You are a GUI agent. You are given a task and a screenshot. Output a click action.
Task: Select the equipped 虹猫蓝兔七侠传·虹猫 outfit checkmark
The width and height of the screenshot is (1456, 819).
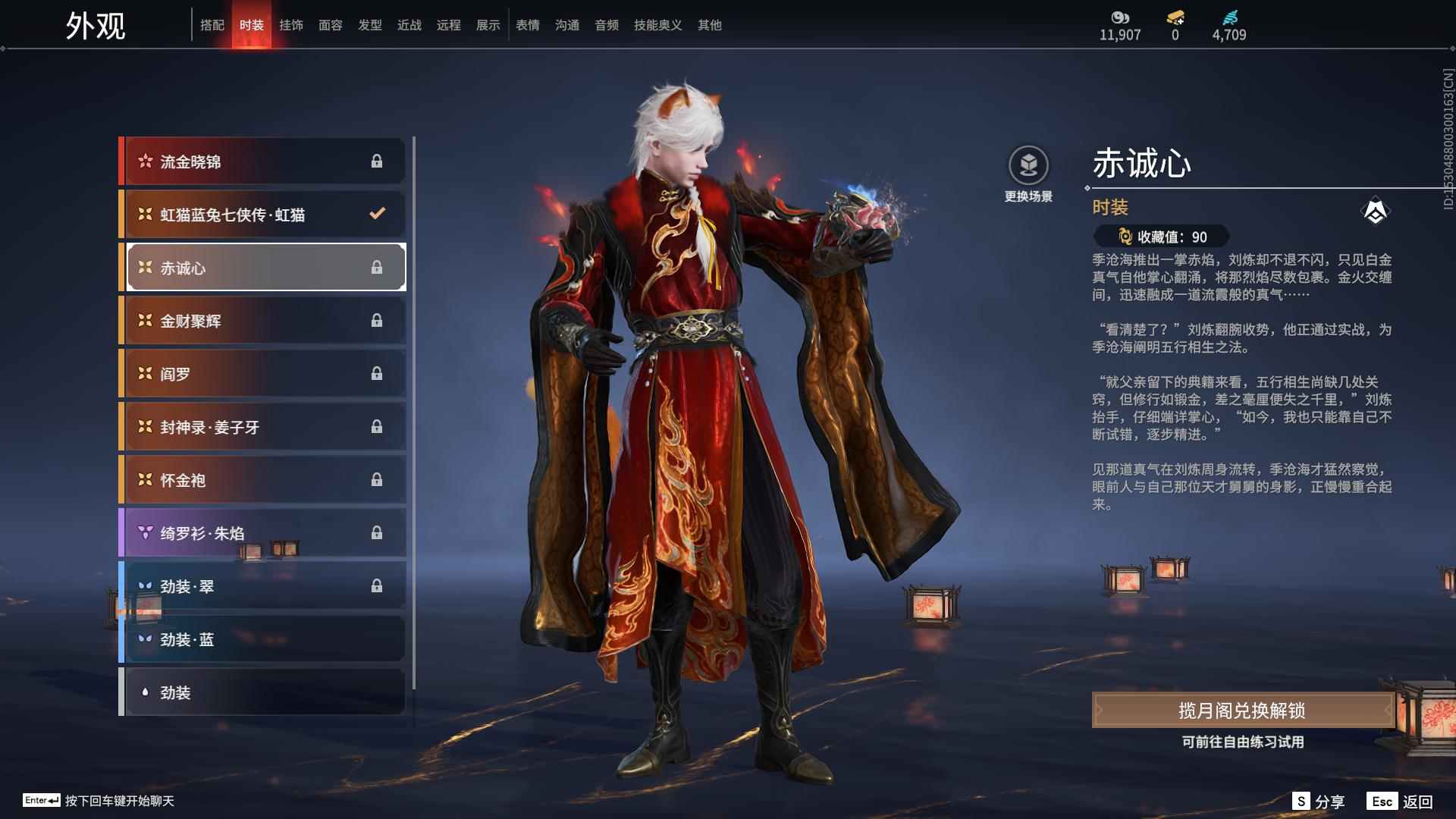coord(377,214)
